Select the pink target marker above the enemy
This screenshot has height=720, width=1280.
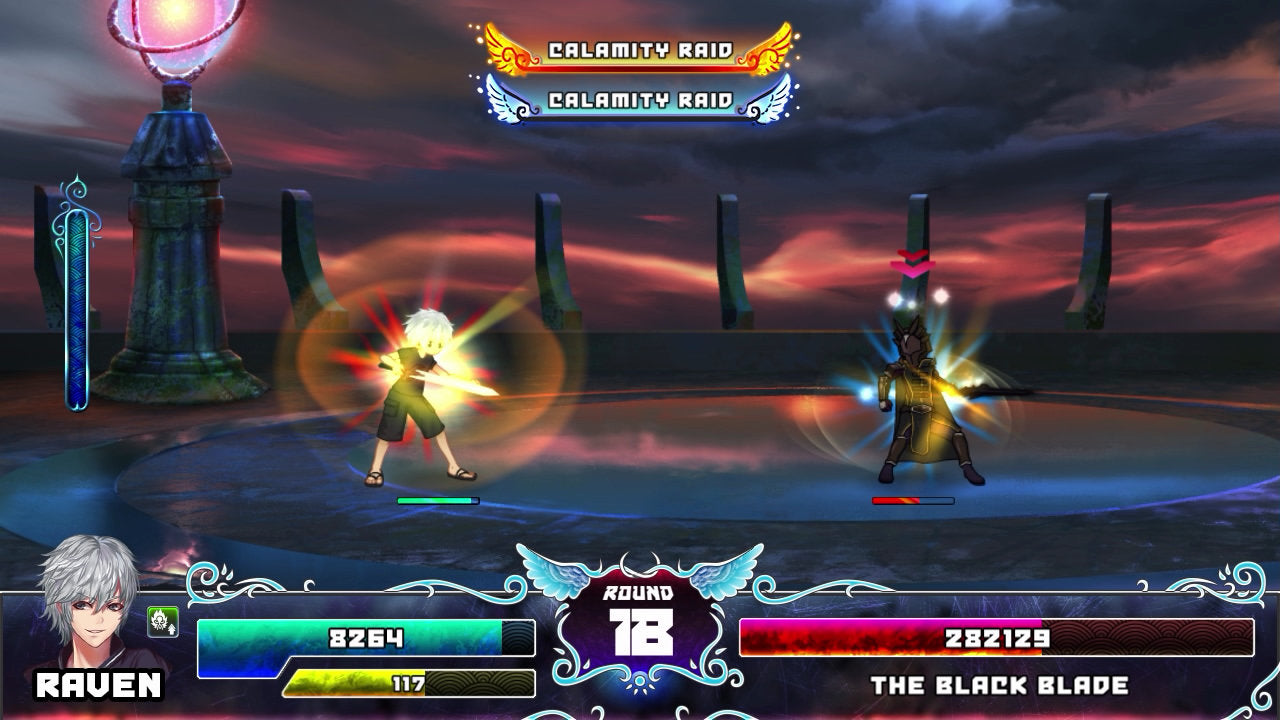(912, 264)
